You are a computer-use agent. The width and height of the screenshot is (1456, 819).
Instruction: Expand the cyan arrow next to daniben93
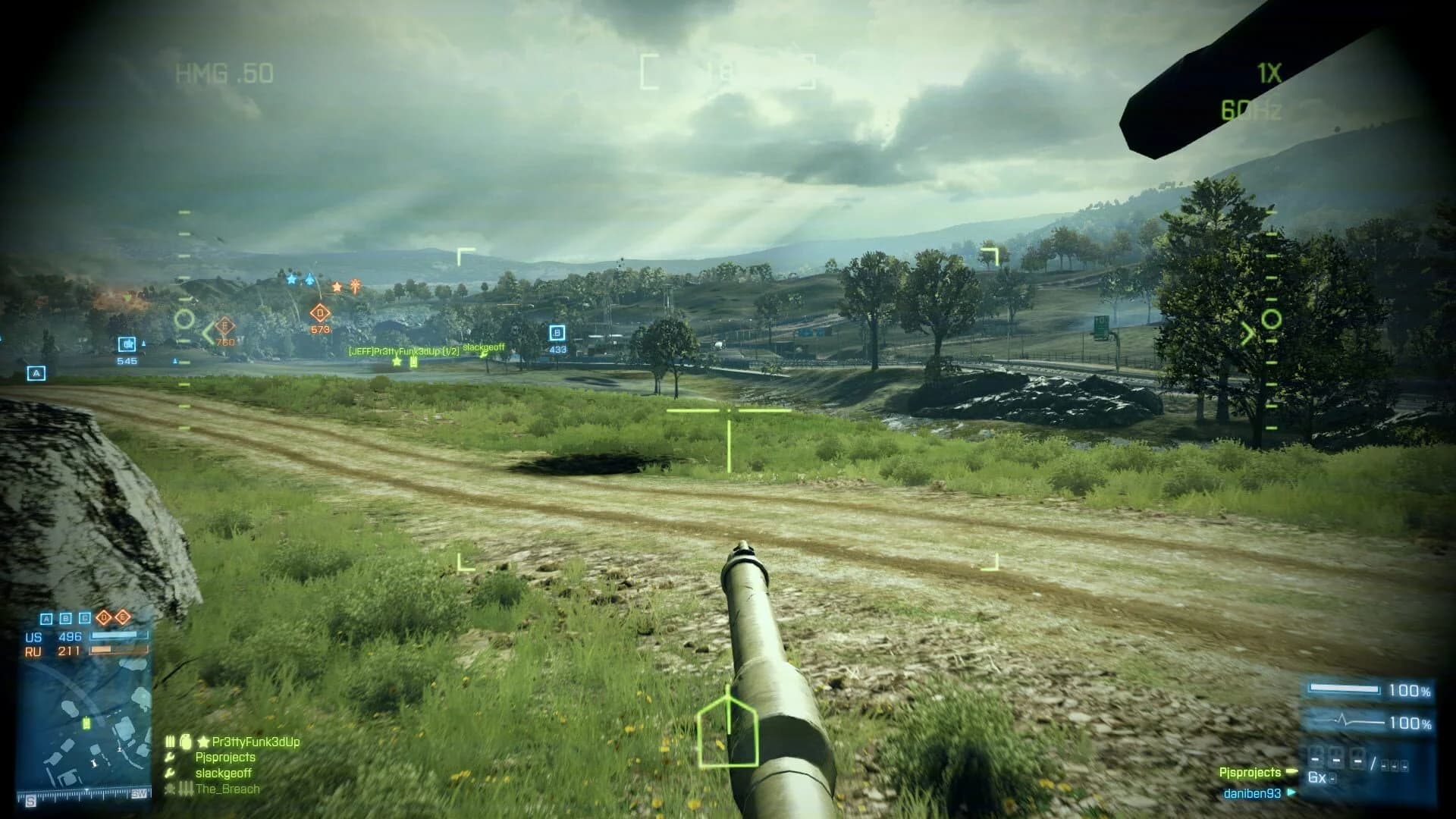pos(1291,792)
